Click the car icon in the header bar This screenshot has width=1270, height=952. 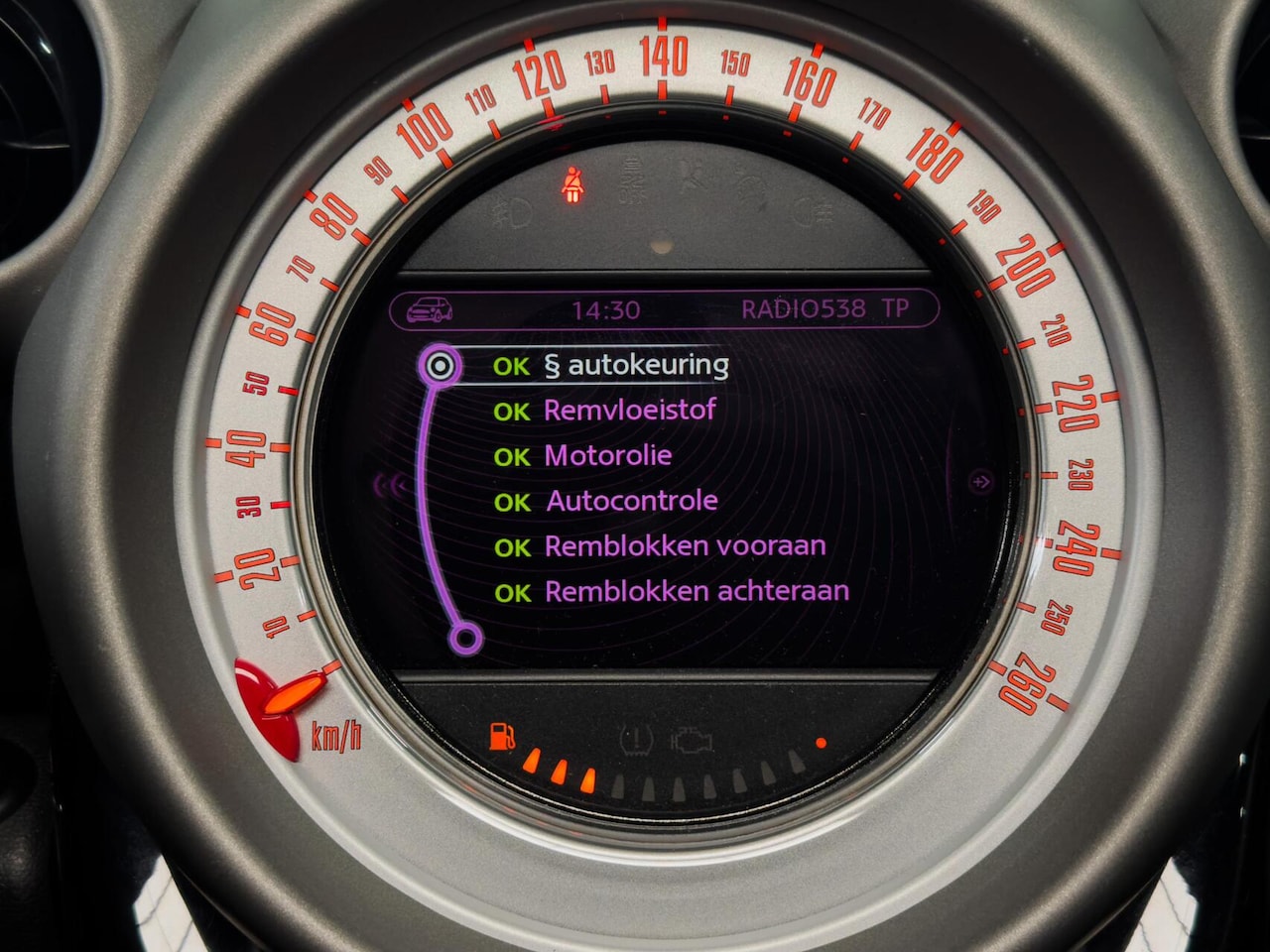click(430, 310)
